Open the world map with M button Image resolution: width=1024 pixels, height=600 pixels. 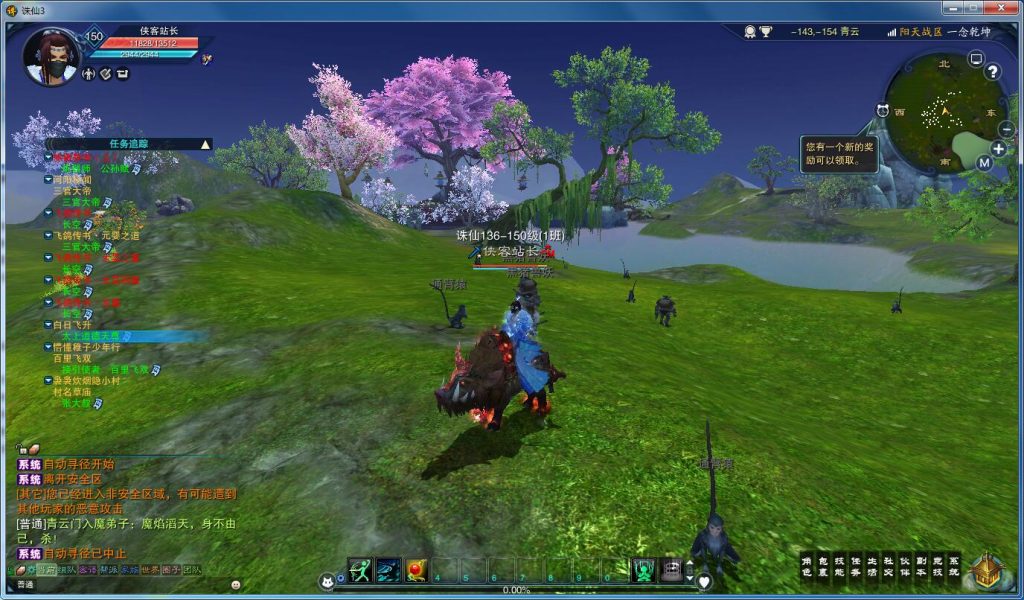984,163
